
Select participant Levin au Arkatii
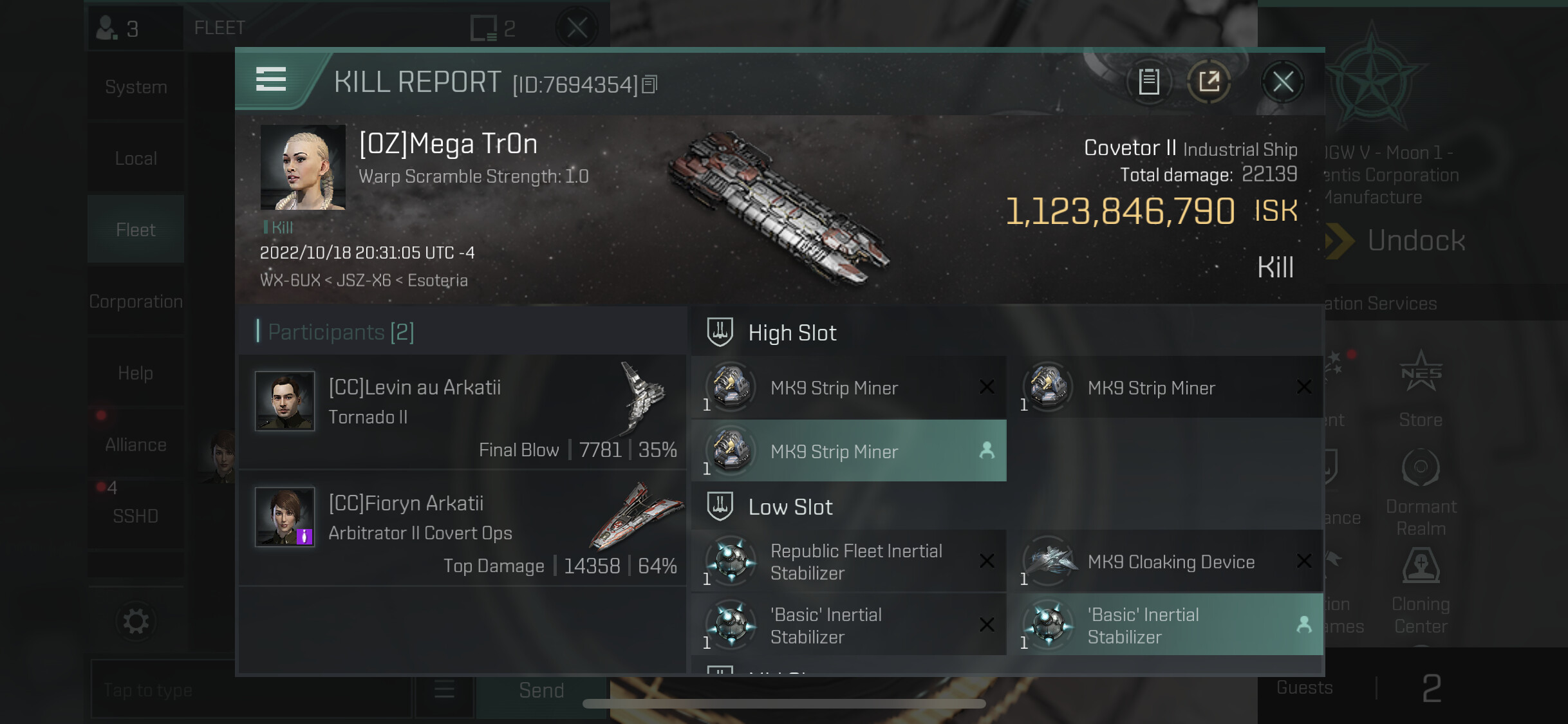[x=462, y=412]
